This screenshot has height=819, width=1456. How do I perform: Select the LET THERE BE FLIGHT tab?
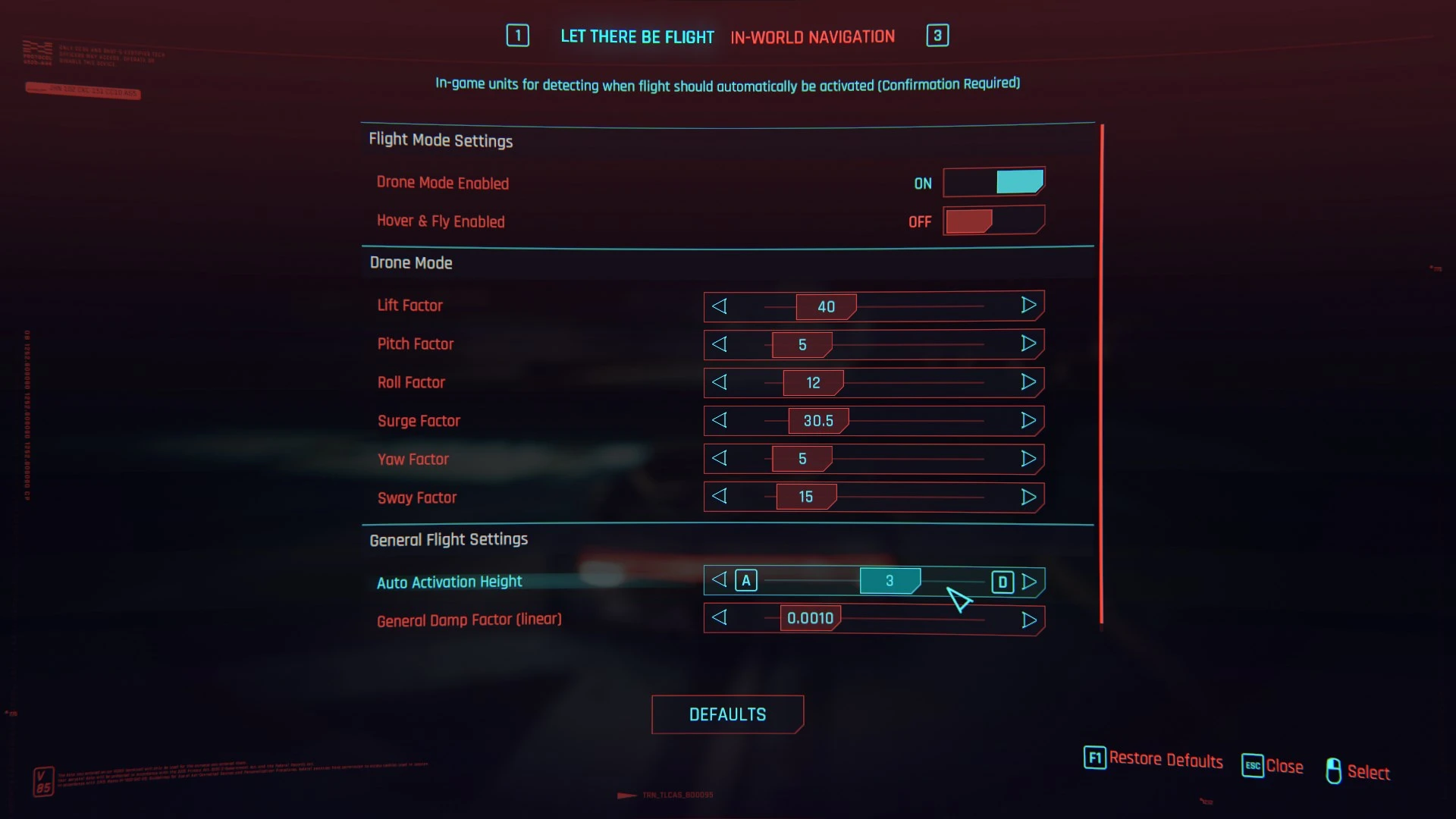637,36
